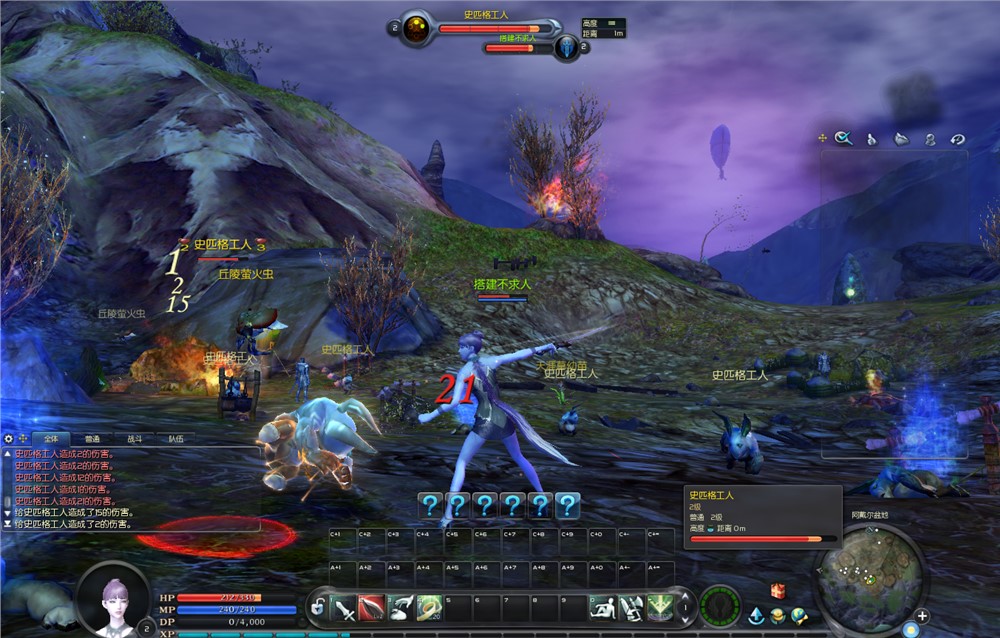Open the red gift box icon
This screenshot has width=1000, height=638.
[777, 591]
